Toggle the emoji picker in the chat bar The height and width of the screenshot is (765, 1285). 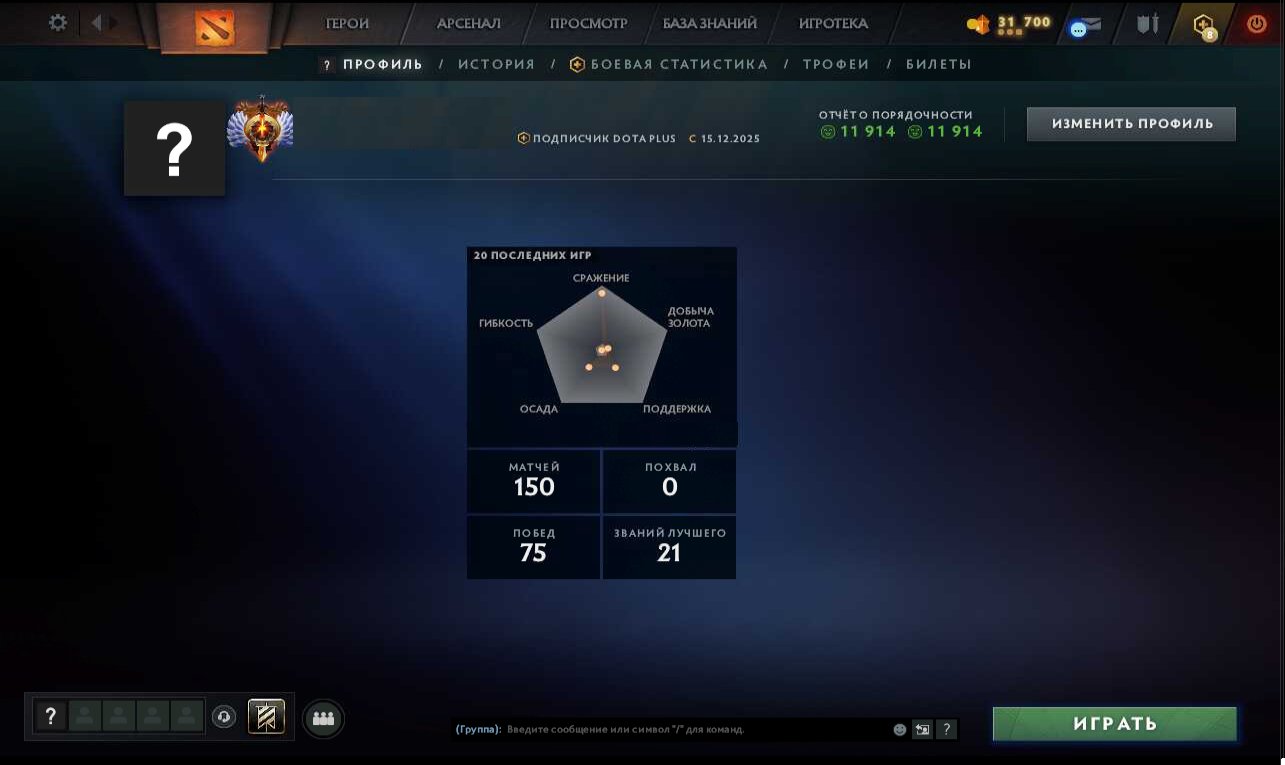[x=898, y=729]
